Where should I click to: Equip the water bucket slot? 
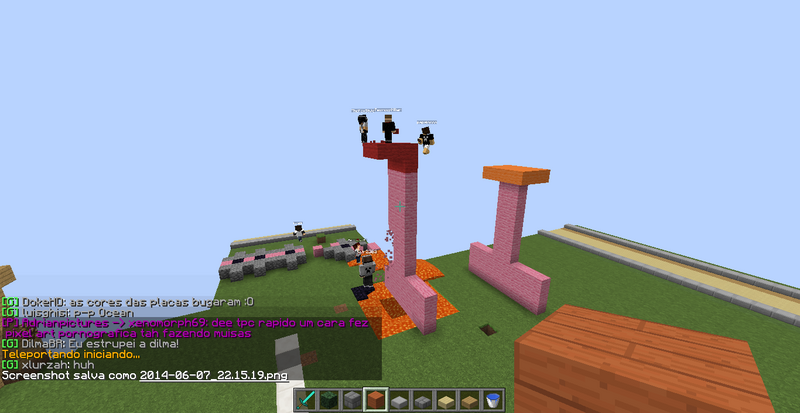click(492, 400)
